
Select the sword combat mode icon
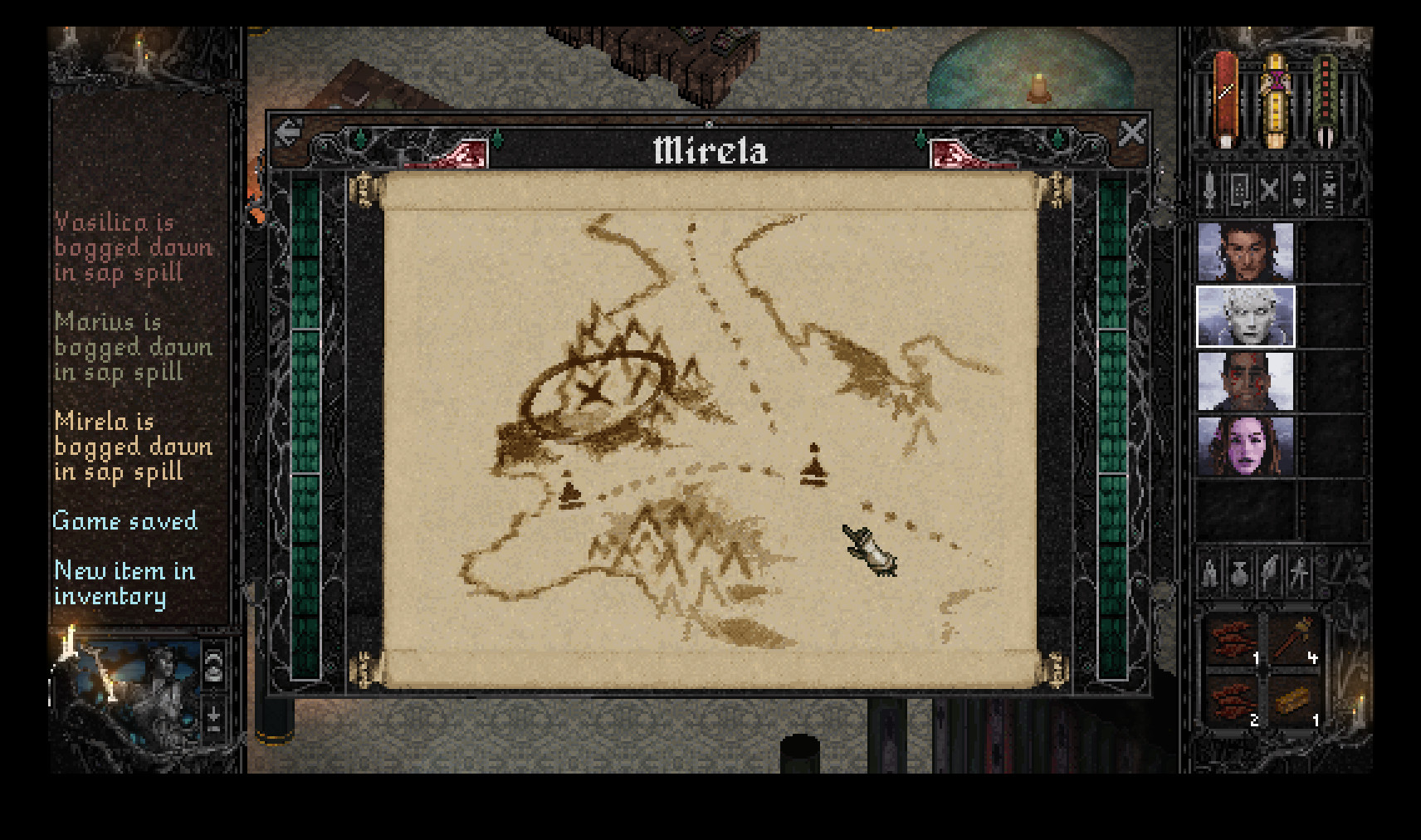(1210, 188)
